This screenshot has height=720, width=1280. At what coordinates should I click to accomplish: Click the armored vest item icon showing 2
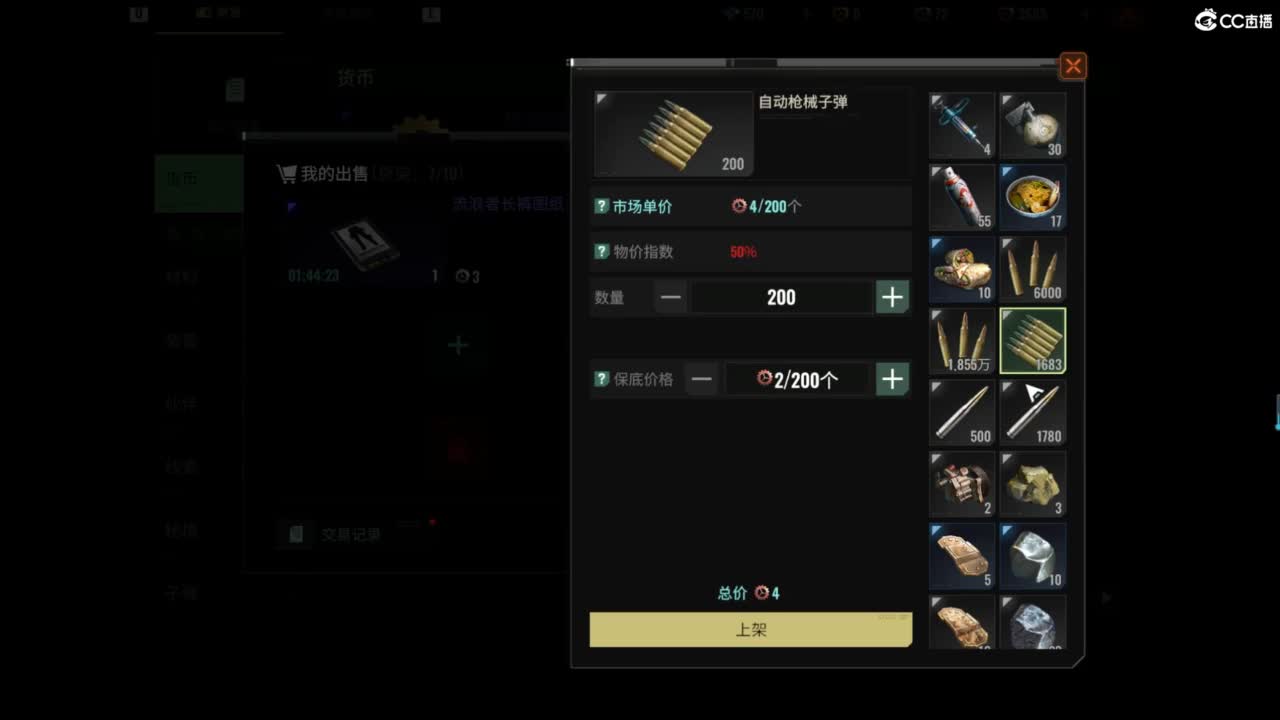pyautogui.click(x=961, y=484)
